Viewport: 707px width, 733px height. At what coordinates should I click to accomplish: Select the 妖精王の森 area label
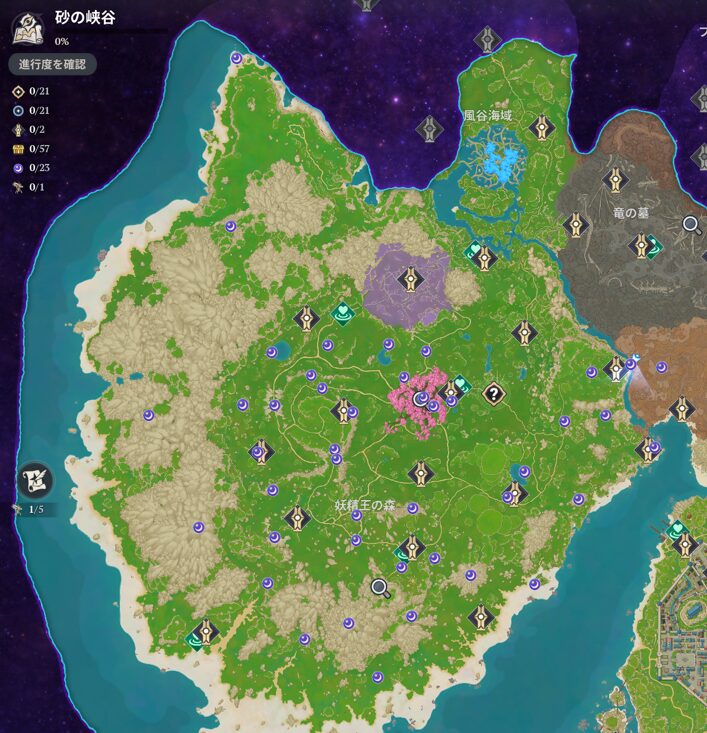click(x=365, y=506)
